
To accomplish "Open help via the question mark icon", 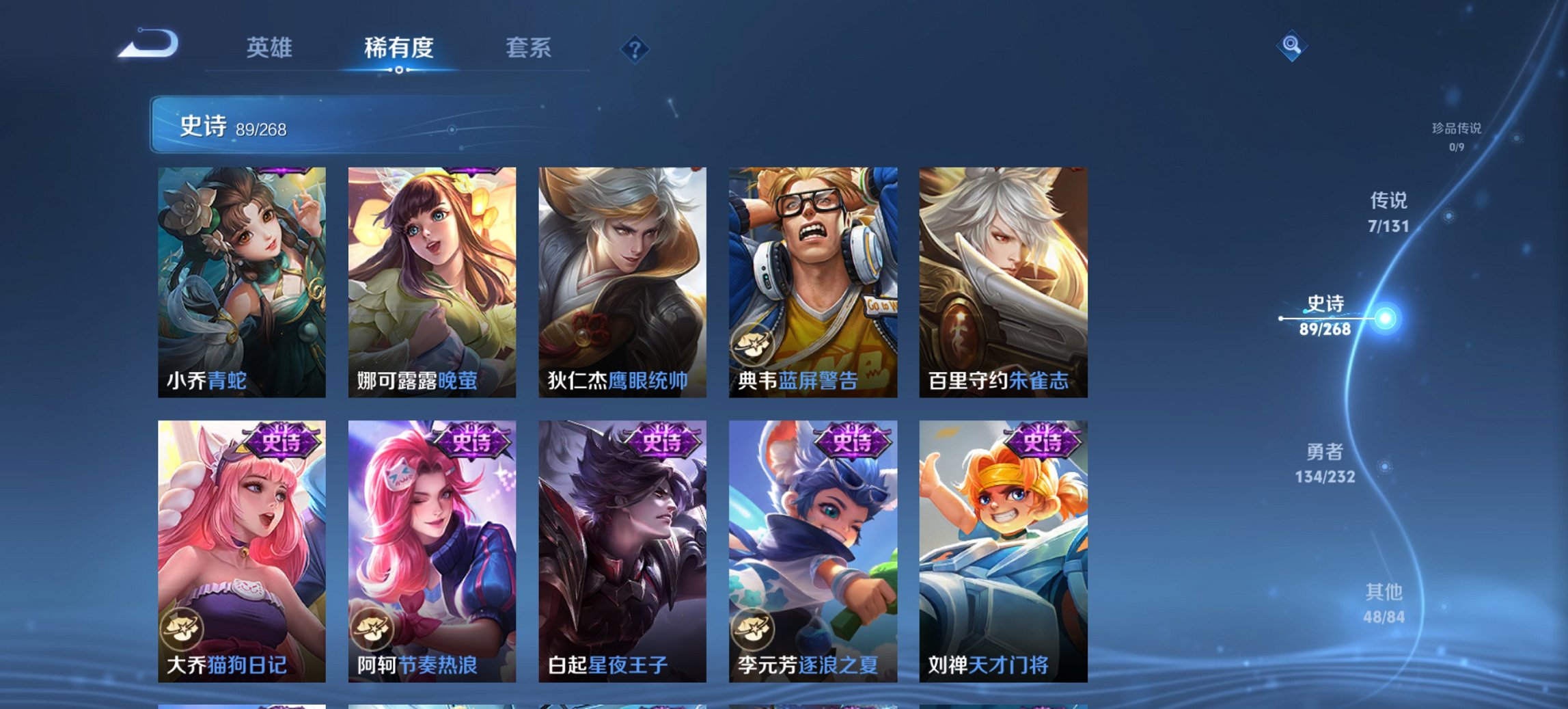I will [x=635, y=49].
